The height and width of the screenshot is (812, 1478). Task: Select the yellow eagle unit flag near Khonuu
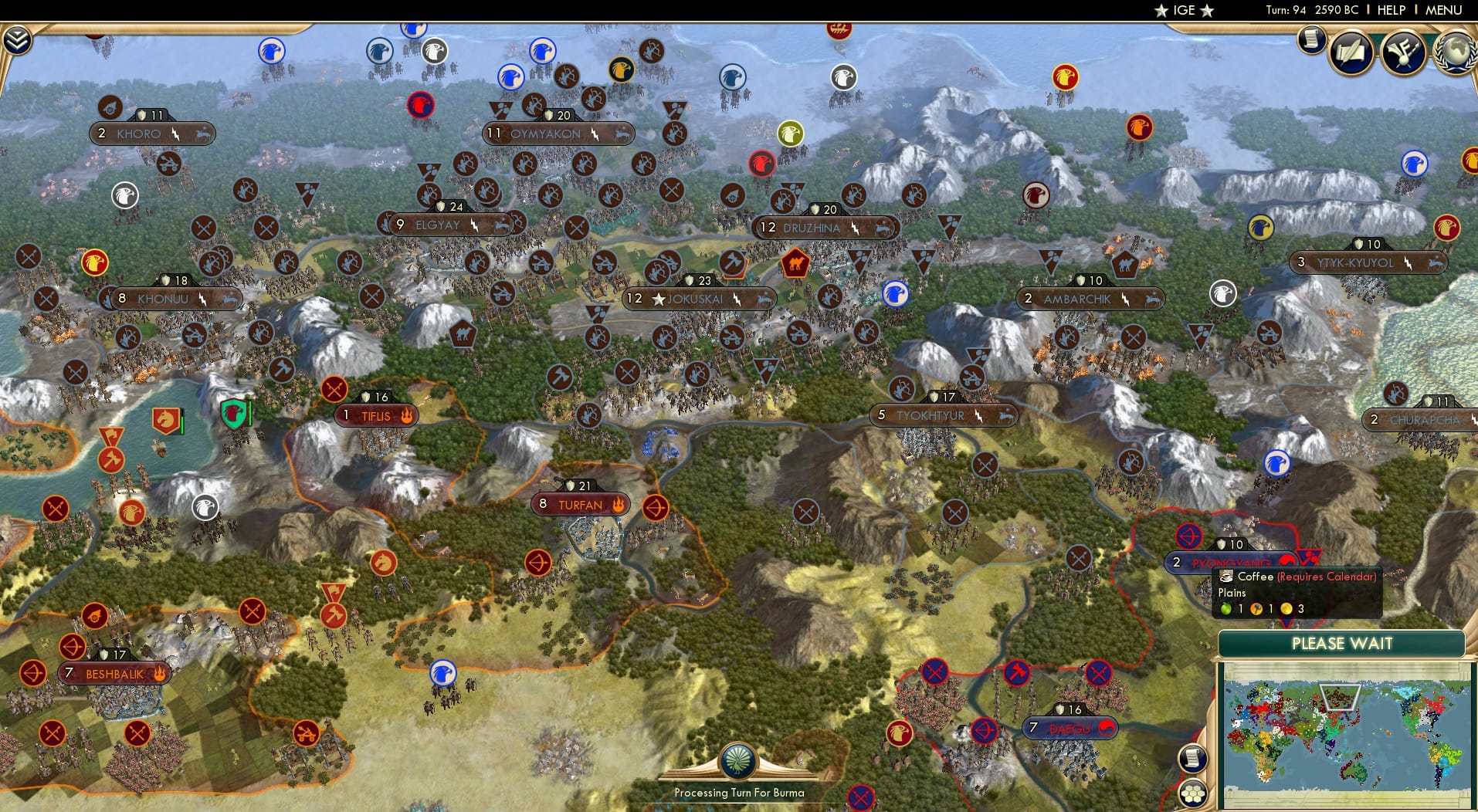point(94,262)
